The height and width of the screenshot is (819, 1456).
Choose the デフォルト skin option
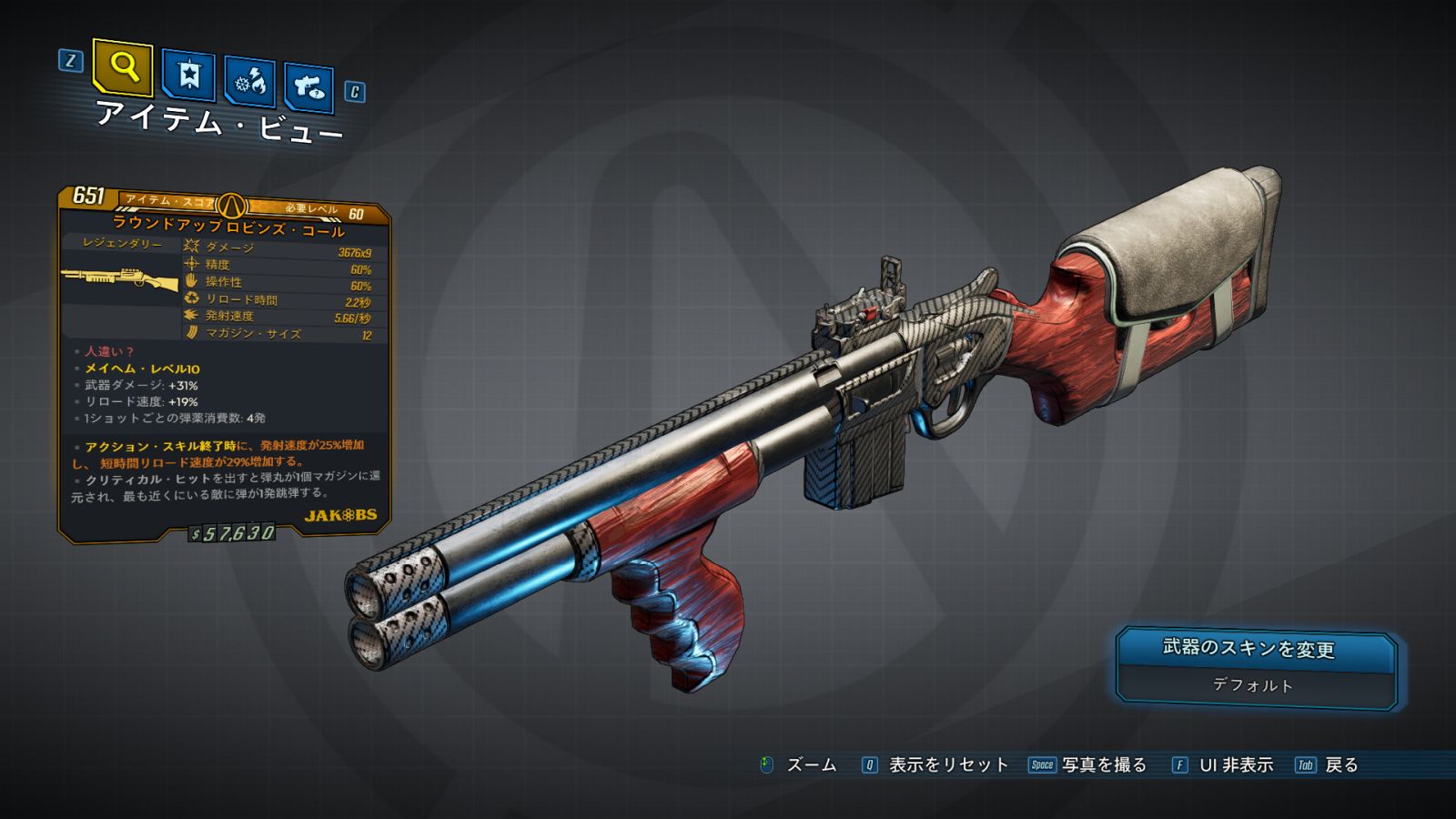[x=1253, y=685]
